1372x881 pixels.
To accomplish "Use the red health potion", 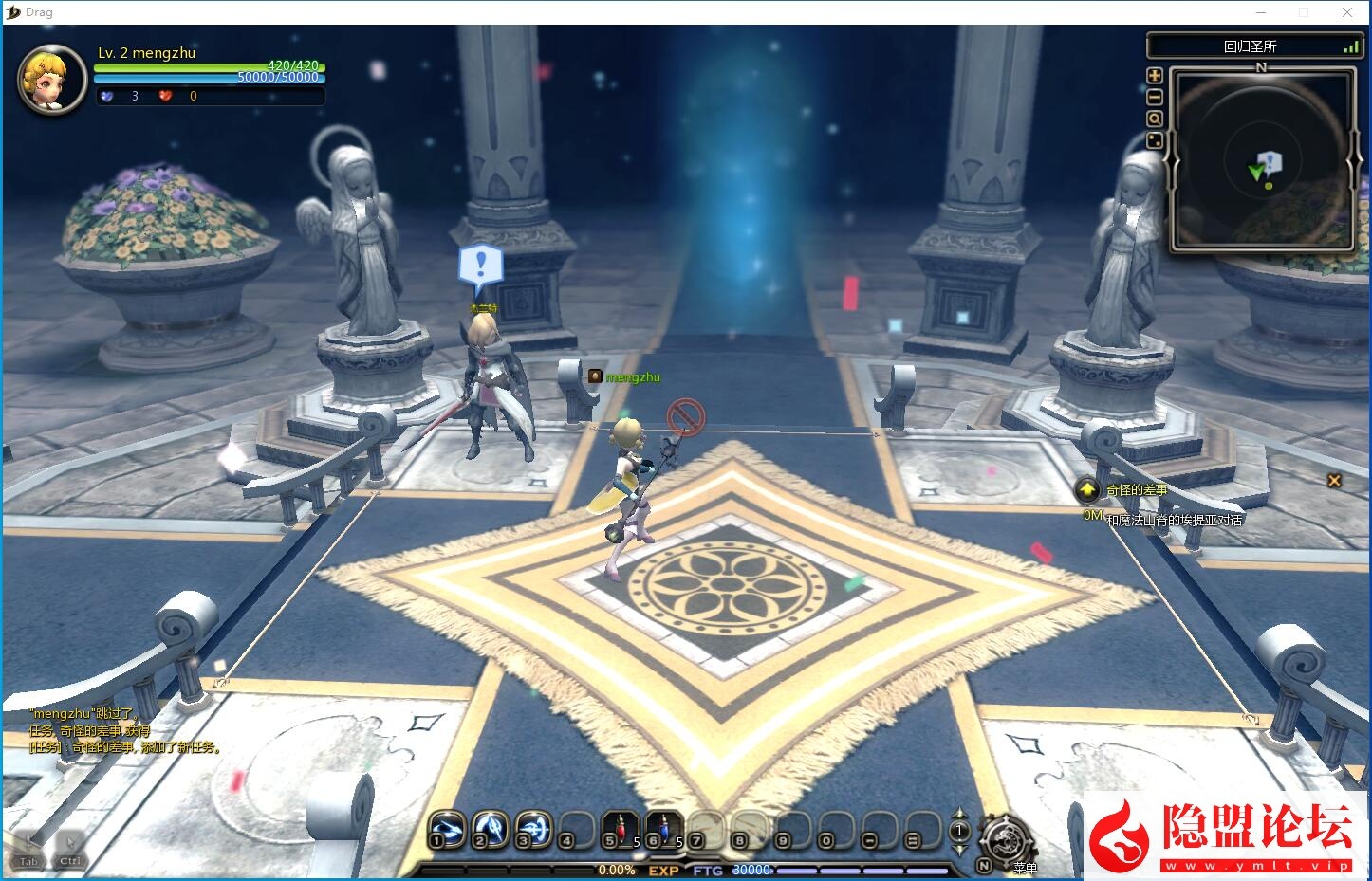I will (621, 828).
